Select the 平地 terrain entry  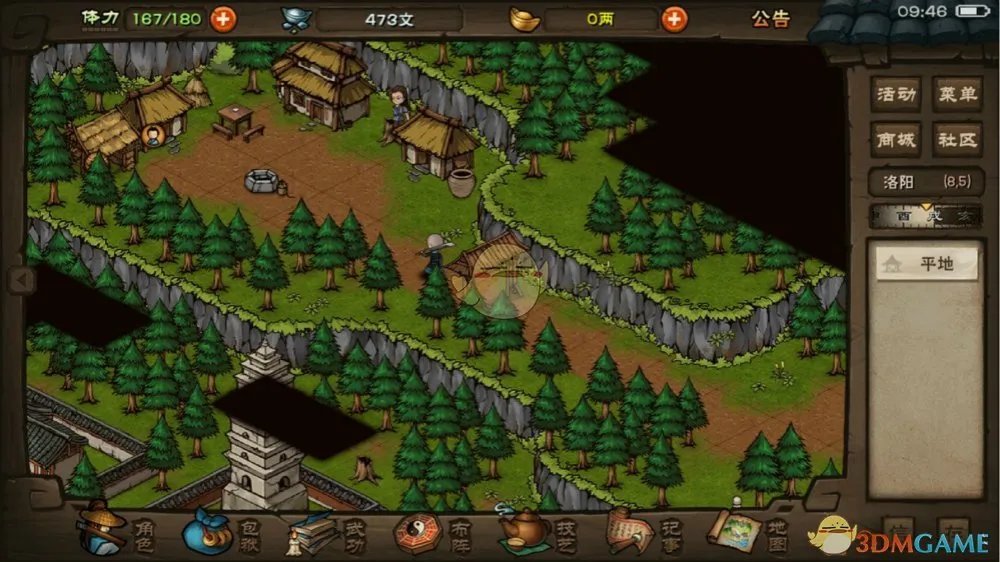(927, 265)
